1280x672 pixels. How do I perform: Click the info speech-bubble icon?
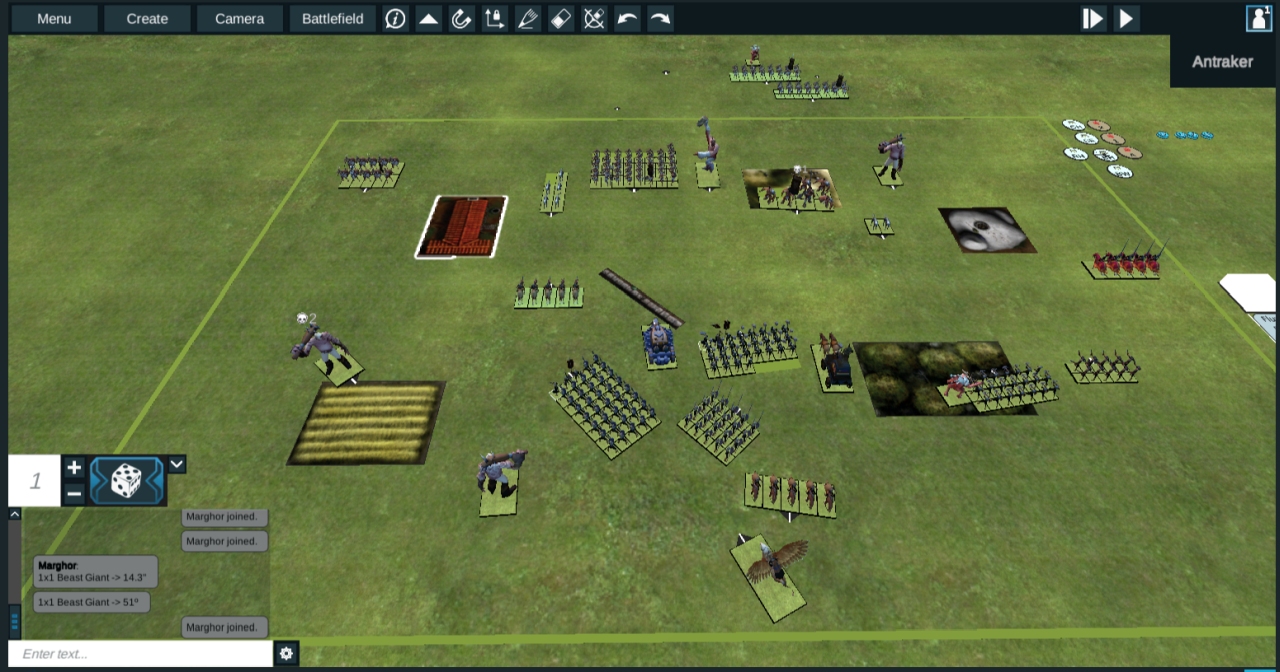(396, 18)
